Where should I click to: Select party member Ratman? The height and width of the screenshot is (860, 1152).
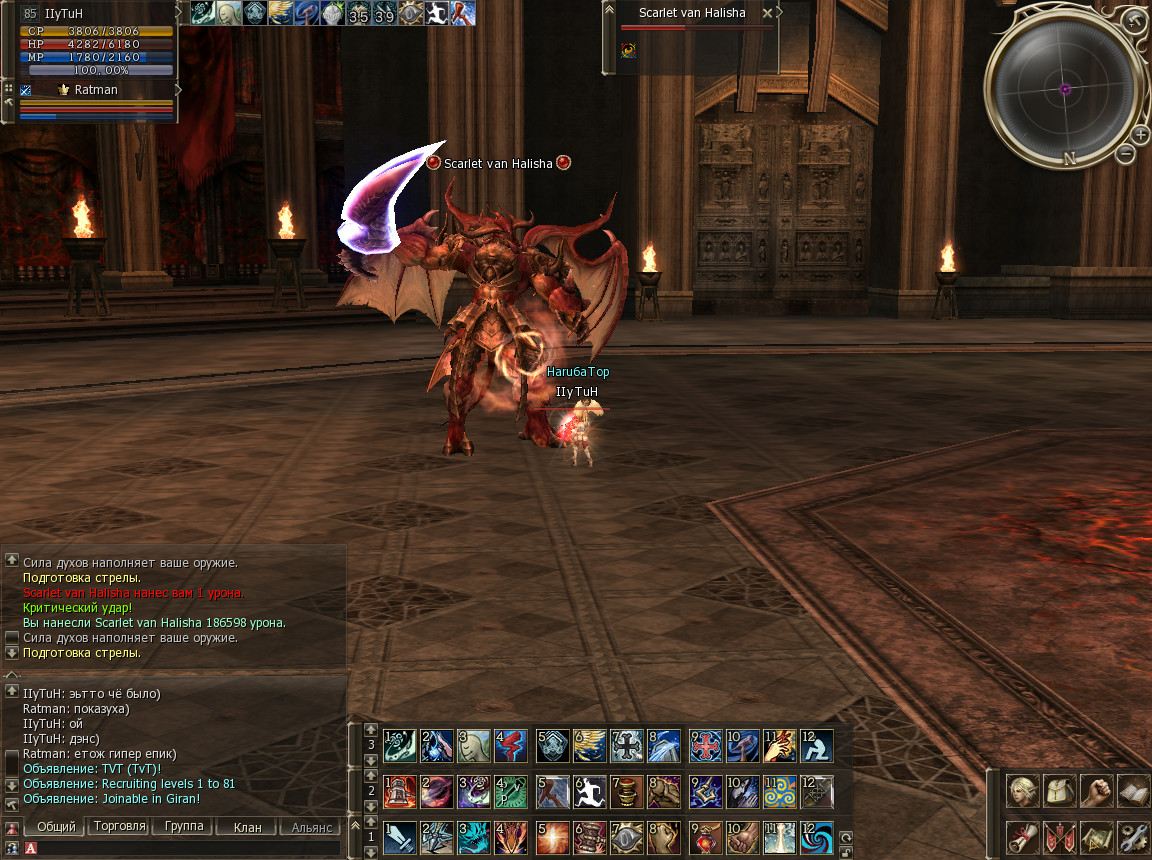click(x=96, y=90)
